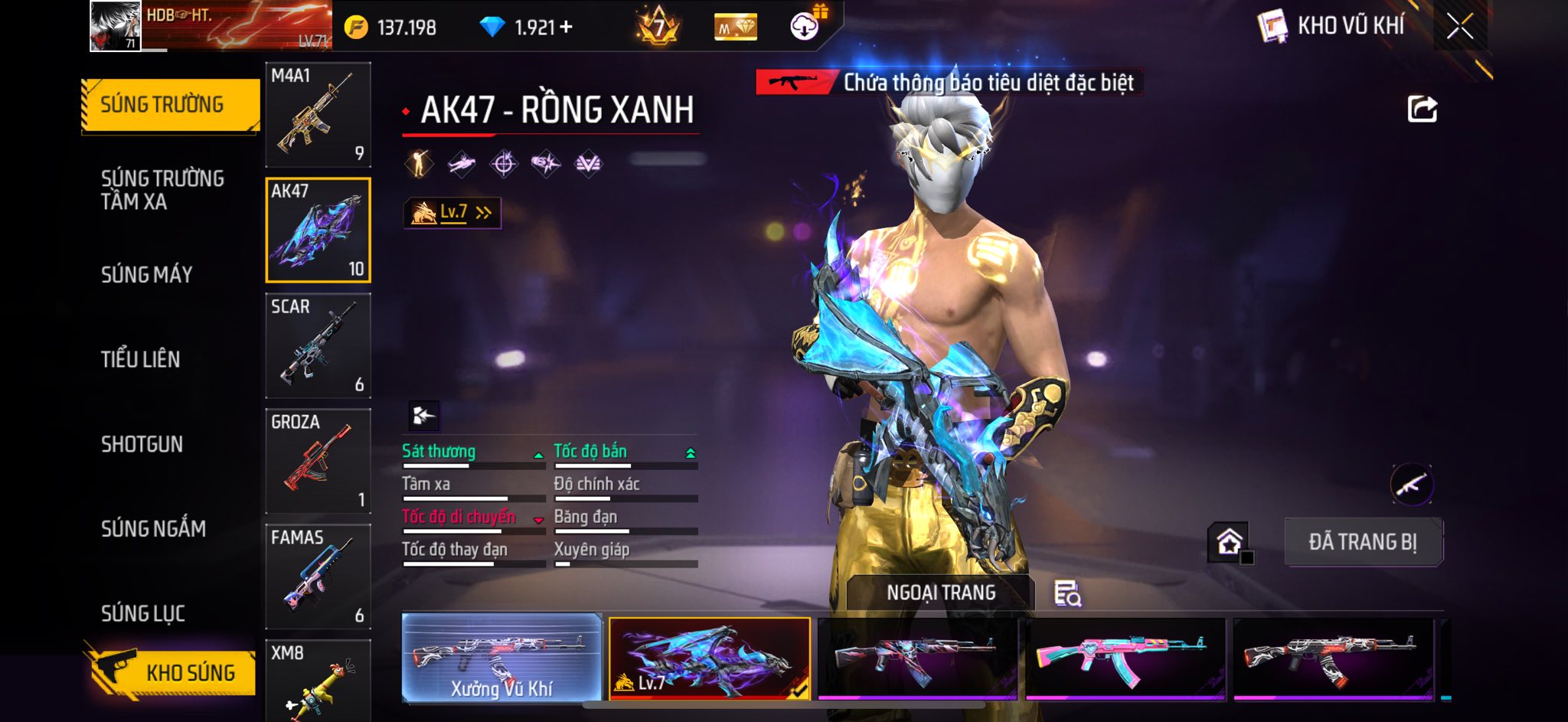Select the M4A1 weapon tile

click(x=318, y=115)
